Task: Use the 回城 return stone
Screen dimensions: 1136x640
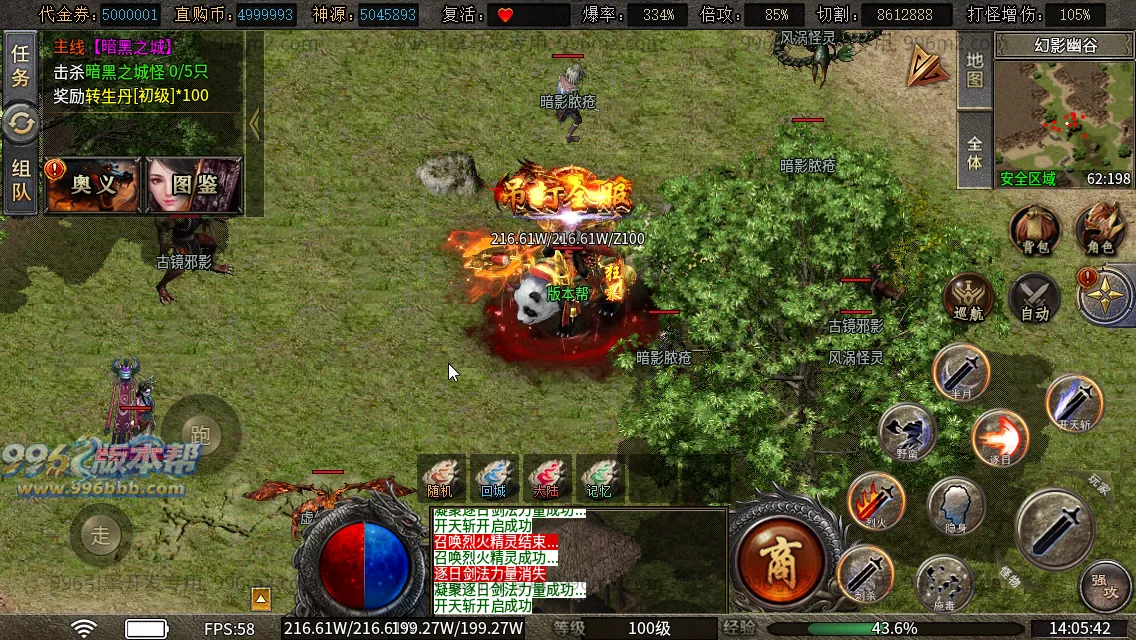Action: [493, 477]
